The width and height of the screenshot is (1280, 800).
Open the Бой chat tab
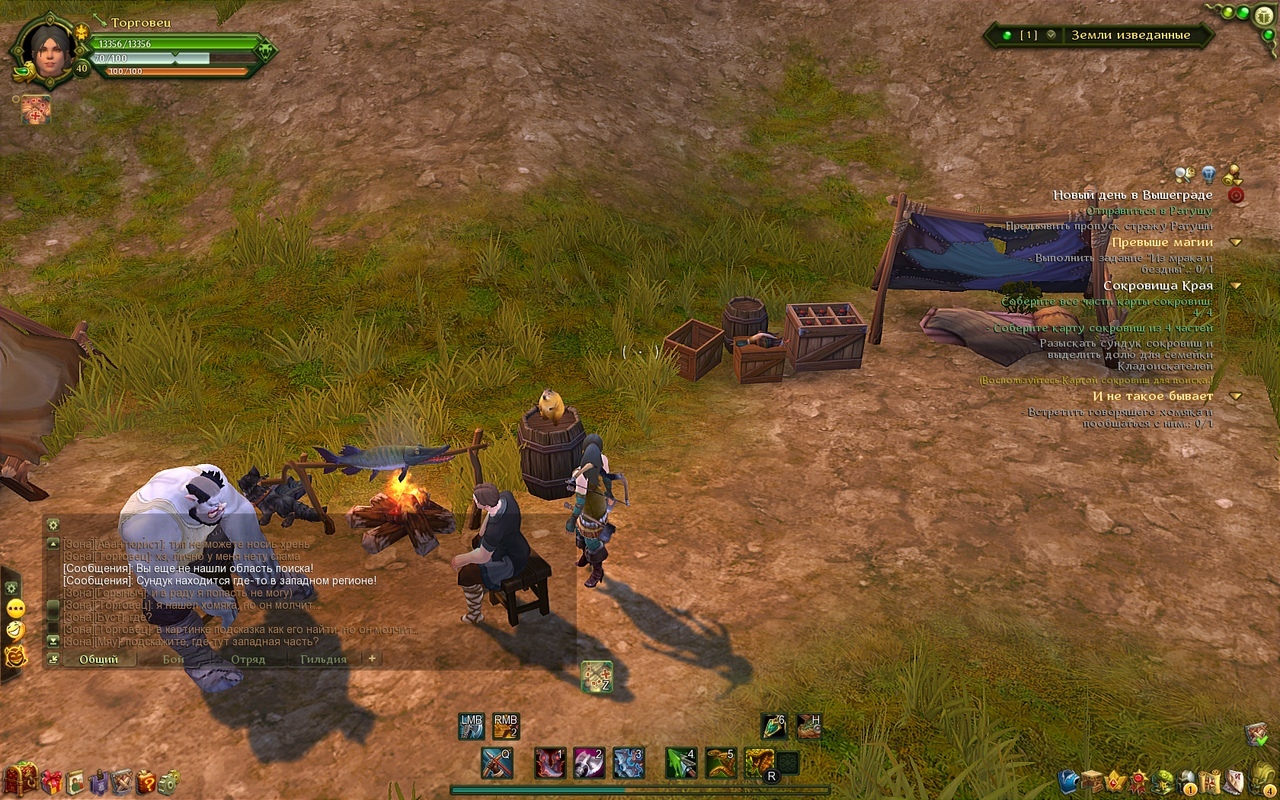174,659
